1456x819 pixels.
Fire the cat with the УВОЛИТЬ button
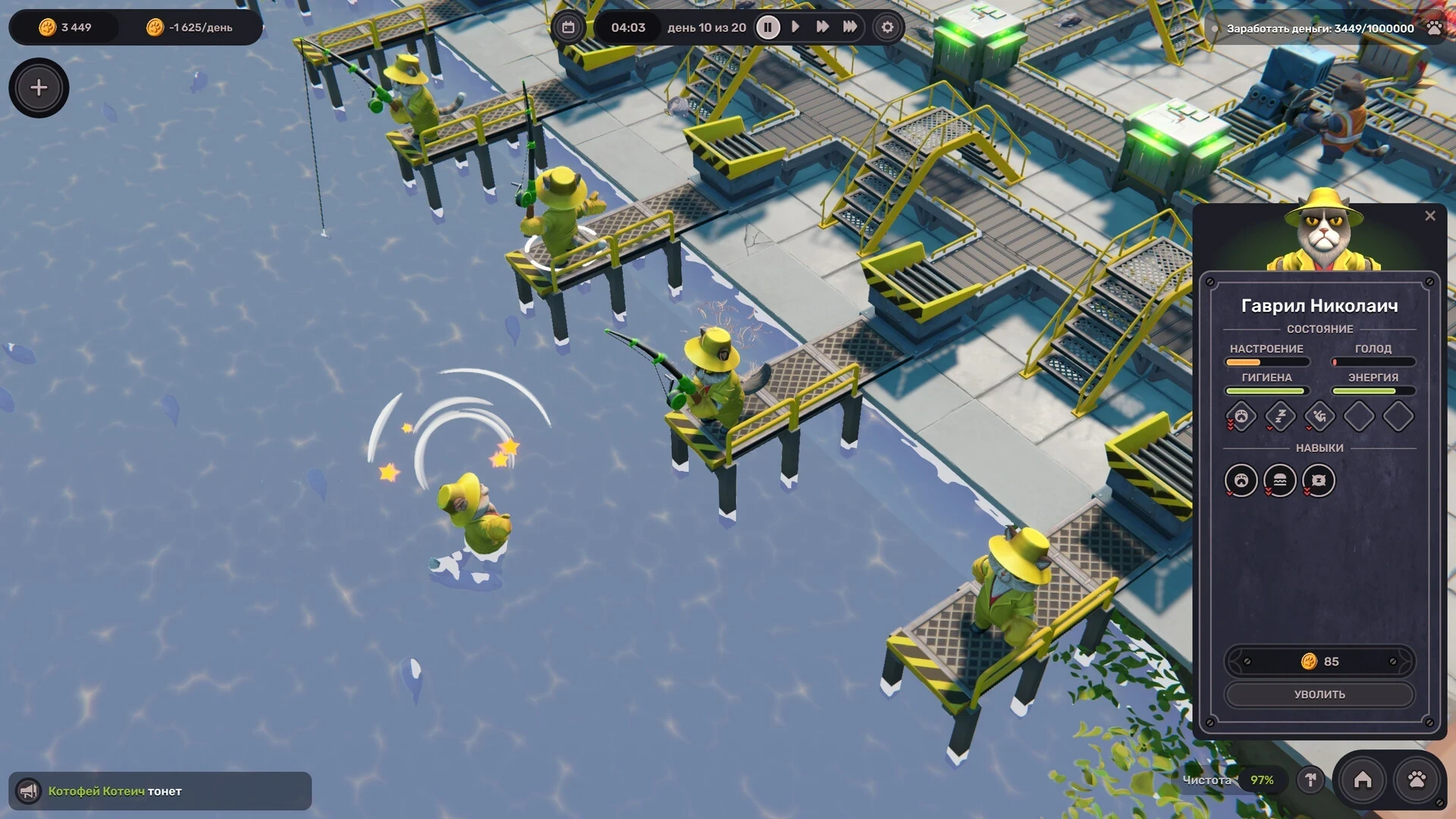tap(1319, 695)
